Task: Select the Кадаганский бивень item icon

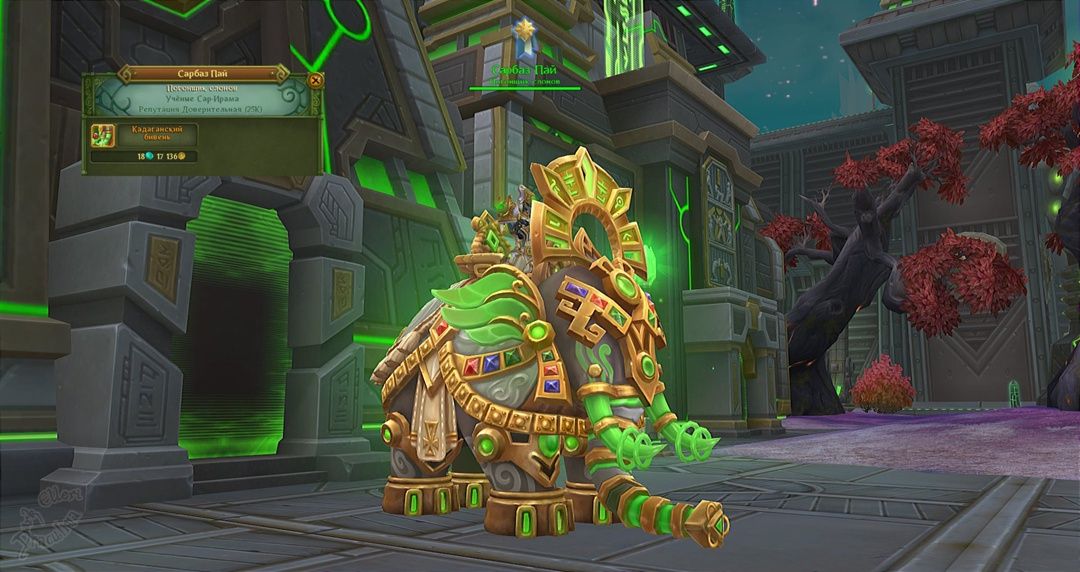Action: [102, 136]
